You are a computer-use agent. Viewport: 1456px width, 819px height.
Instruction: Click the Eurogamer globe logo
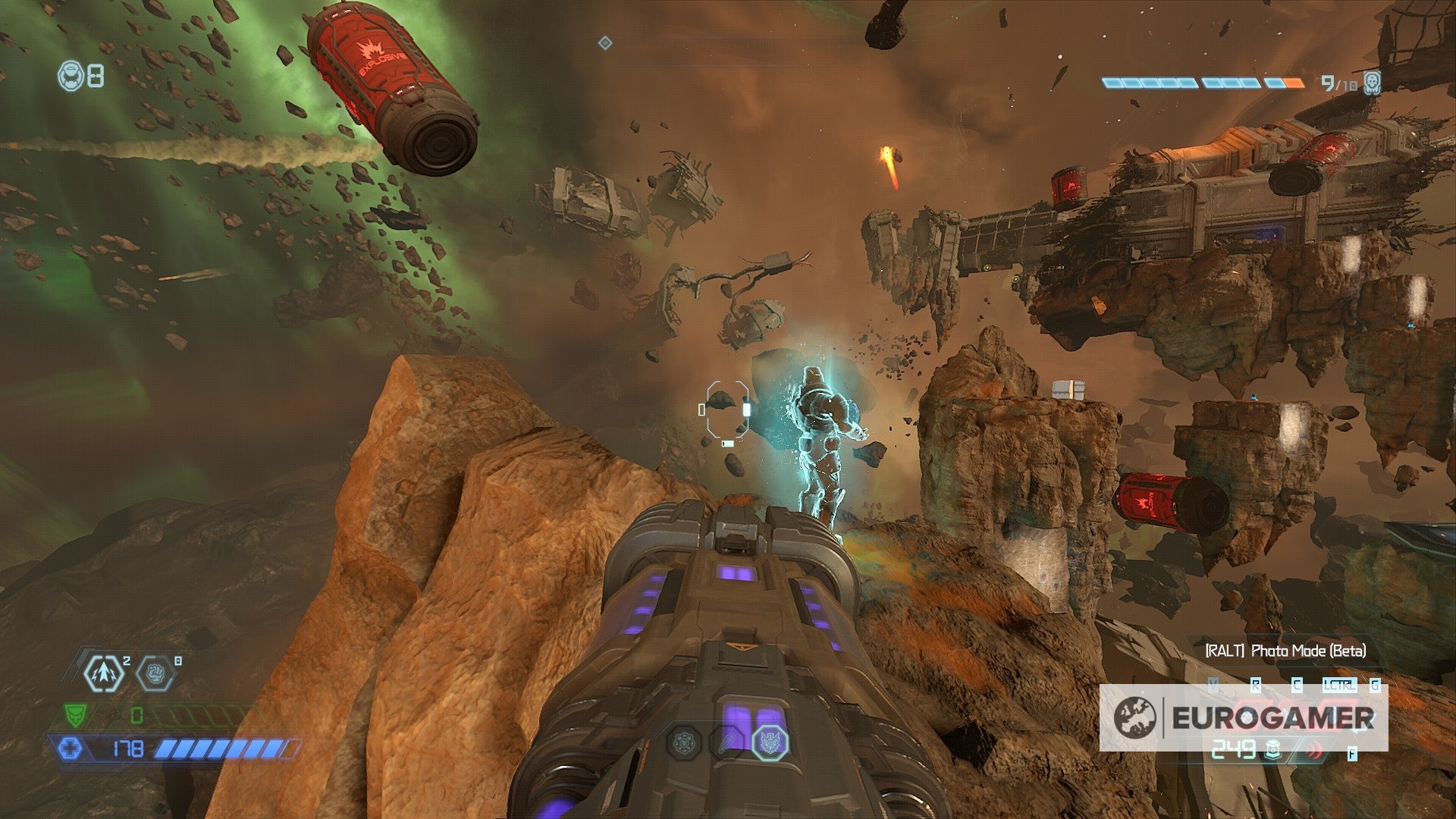coord(1136,719)
